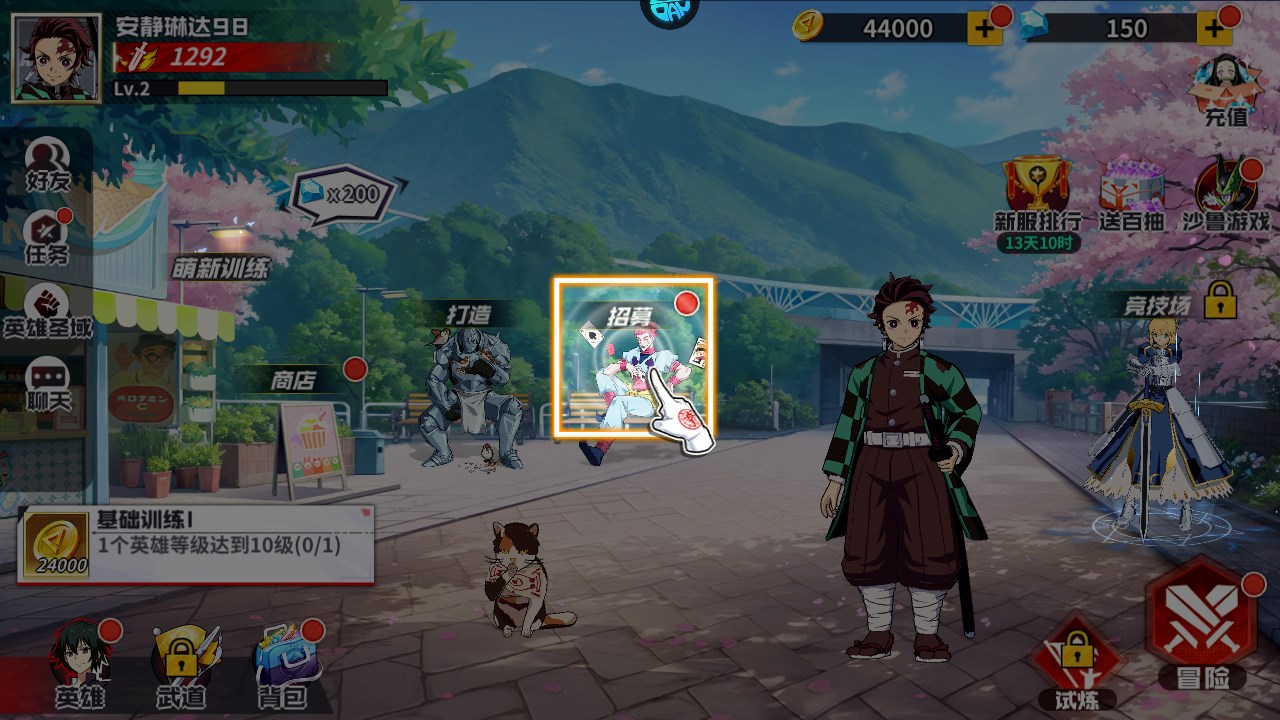Open the 新服排行 ranking event
The width and height of the screenshot is (1280, 720).
click(x=1037, y=193)
